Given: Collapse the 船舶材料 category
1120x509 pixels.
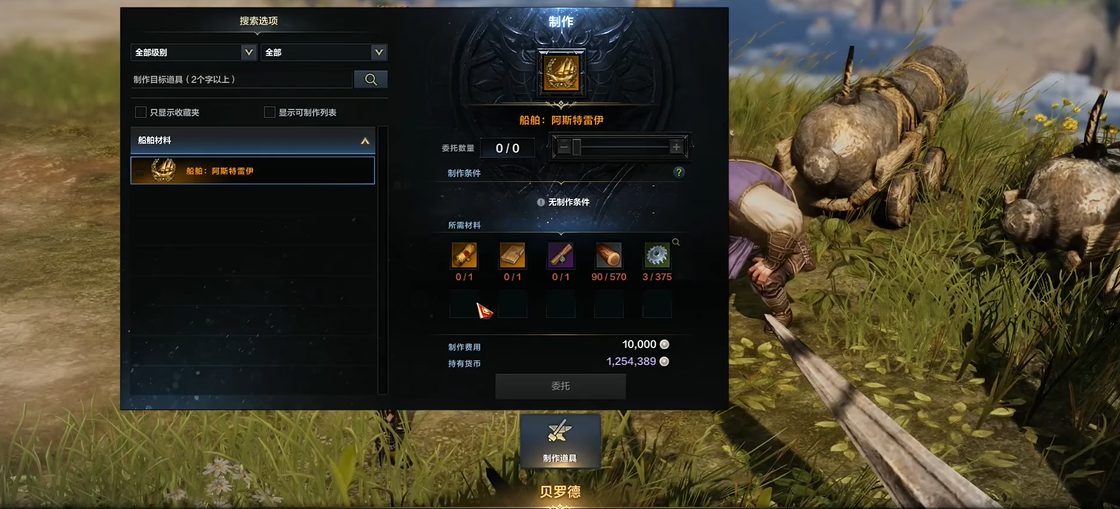Looking at the screenshot, I should 365,141.
